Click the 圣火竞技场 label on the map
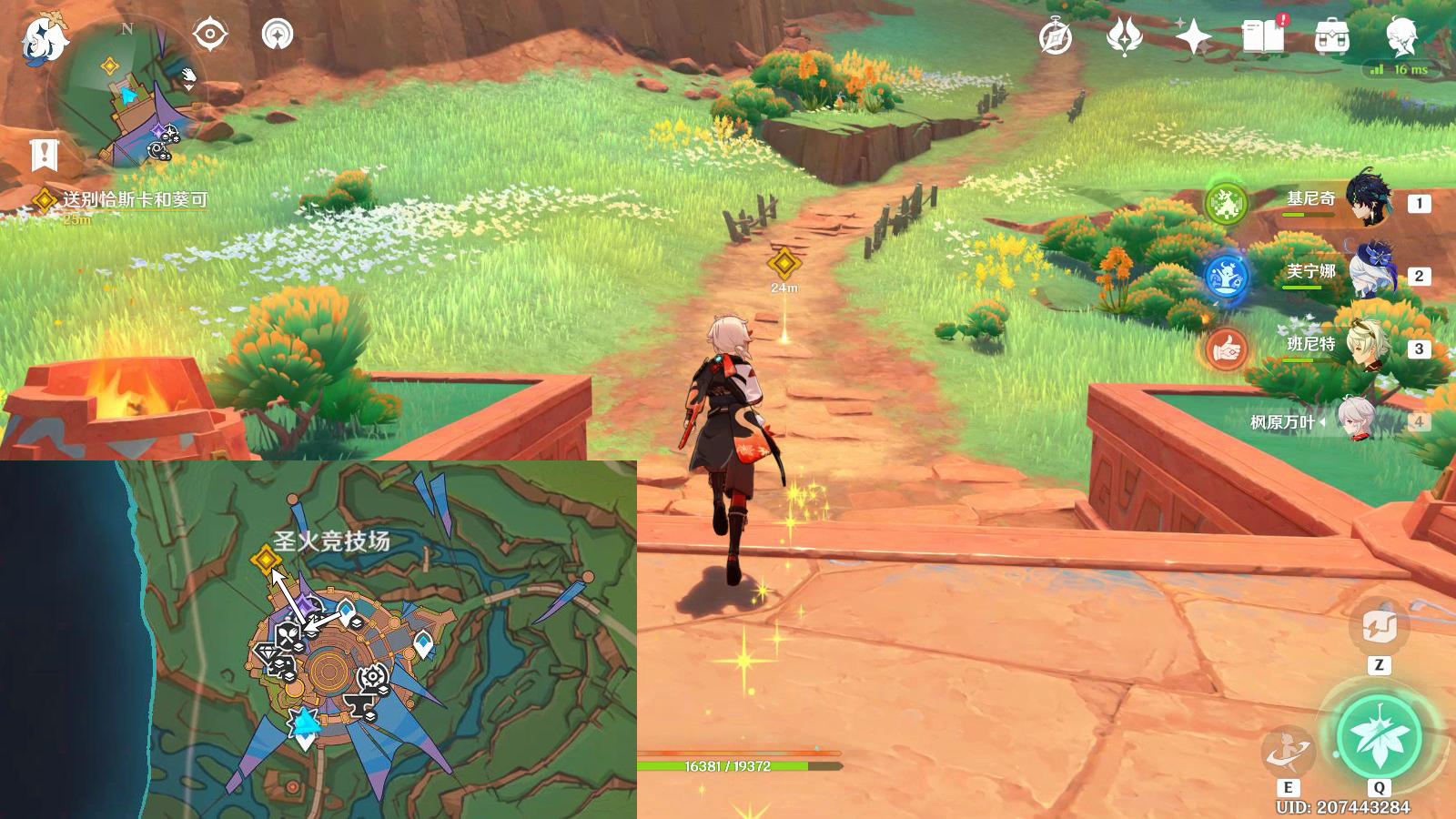The width and height of the screenshot is (1456, 819). [x=332, y=541]
